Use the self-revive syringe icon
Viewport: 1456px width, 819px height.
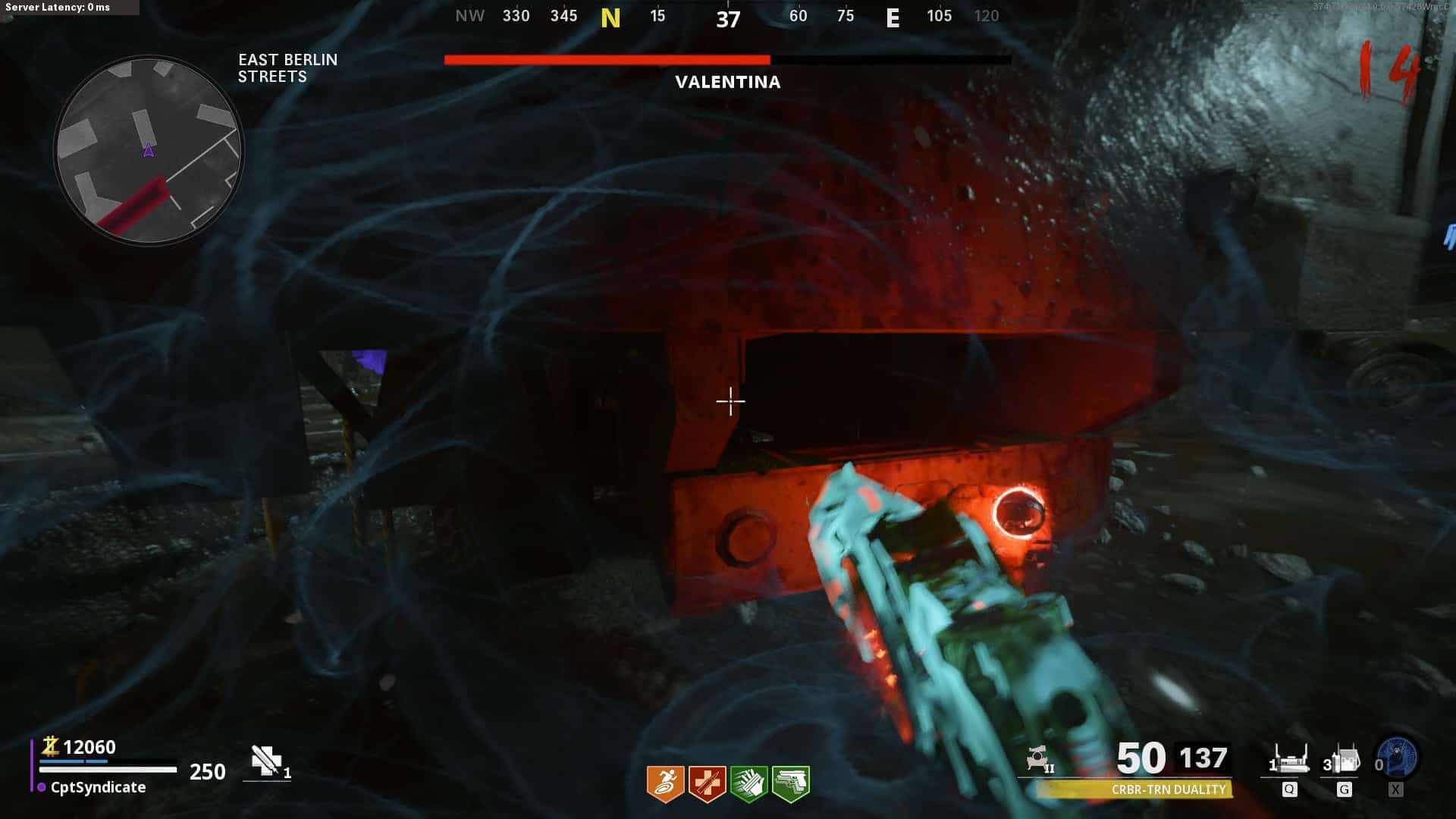[266, 761]
